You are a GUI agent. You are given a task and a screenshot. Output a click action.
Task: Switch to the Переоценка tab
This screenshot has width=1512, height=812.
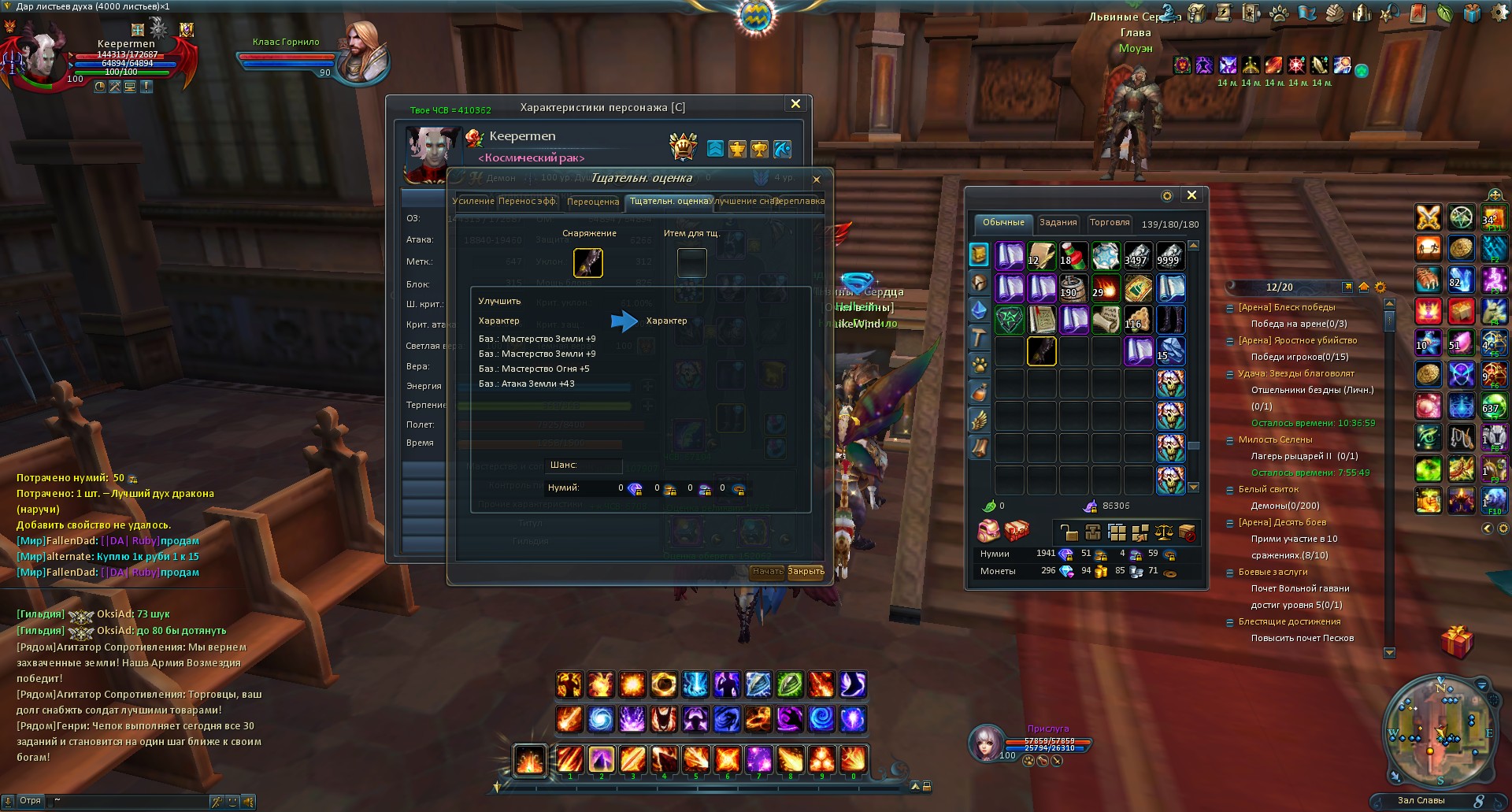(593, 202)
